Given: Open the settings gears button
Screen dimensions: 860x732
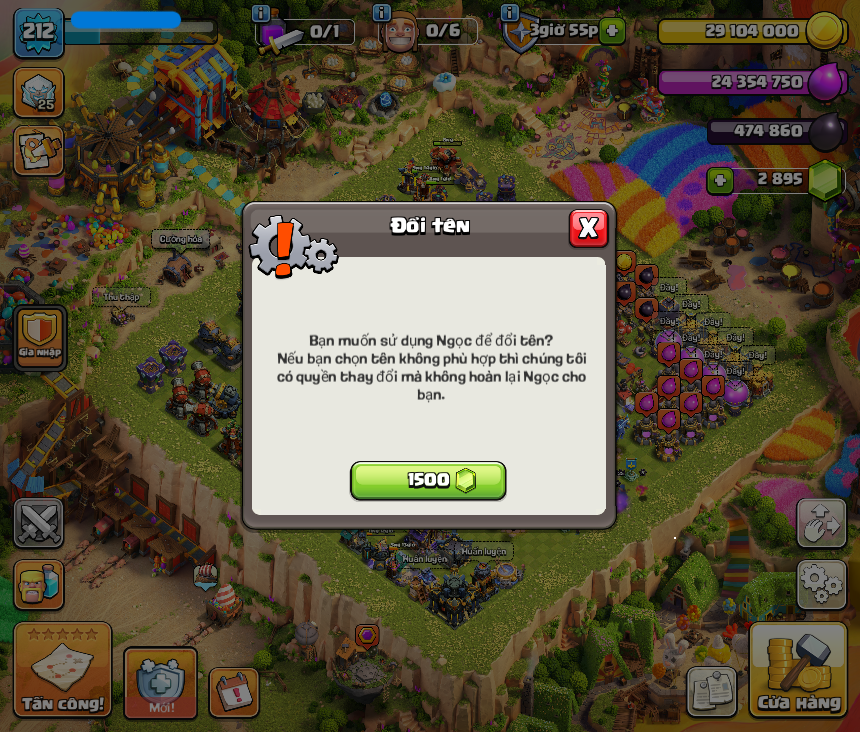Looking at the screenshot, I should [x=821, y=583].
